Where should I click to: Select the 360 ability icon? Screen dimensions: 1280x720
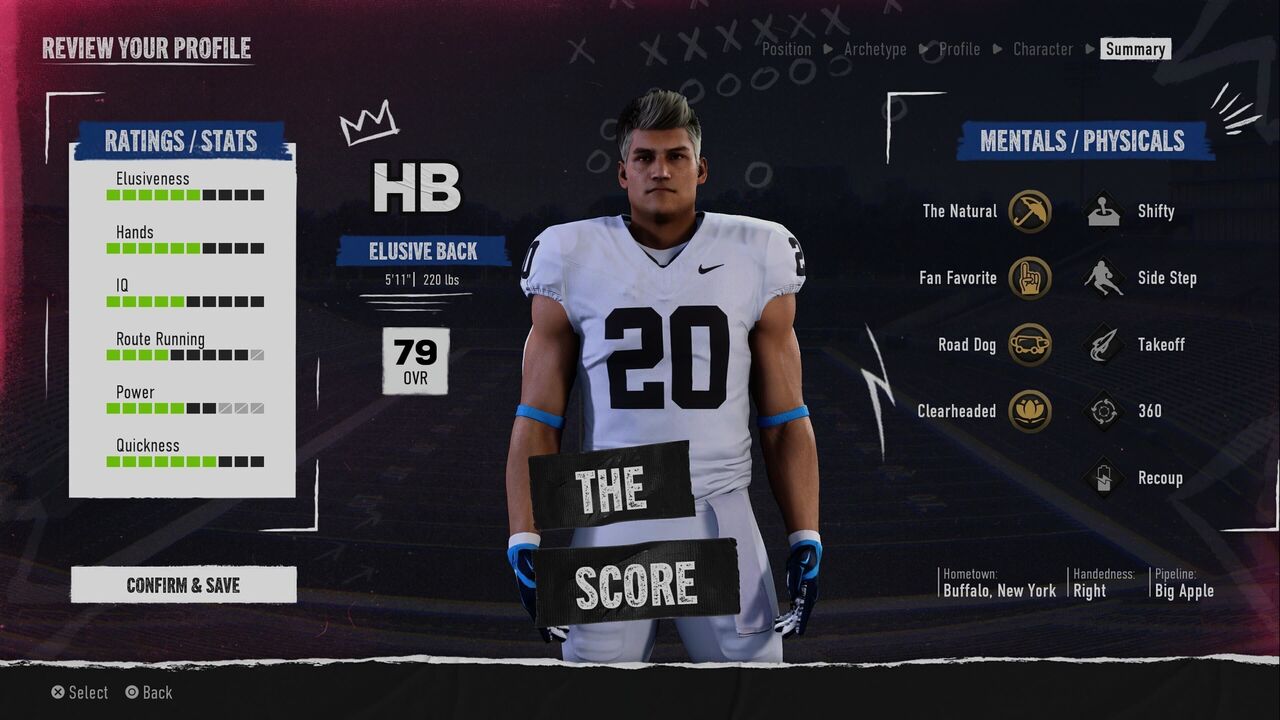1104,411
